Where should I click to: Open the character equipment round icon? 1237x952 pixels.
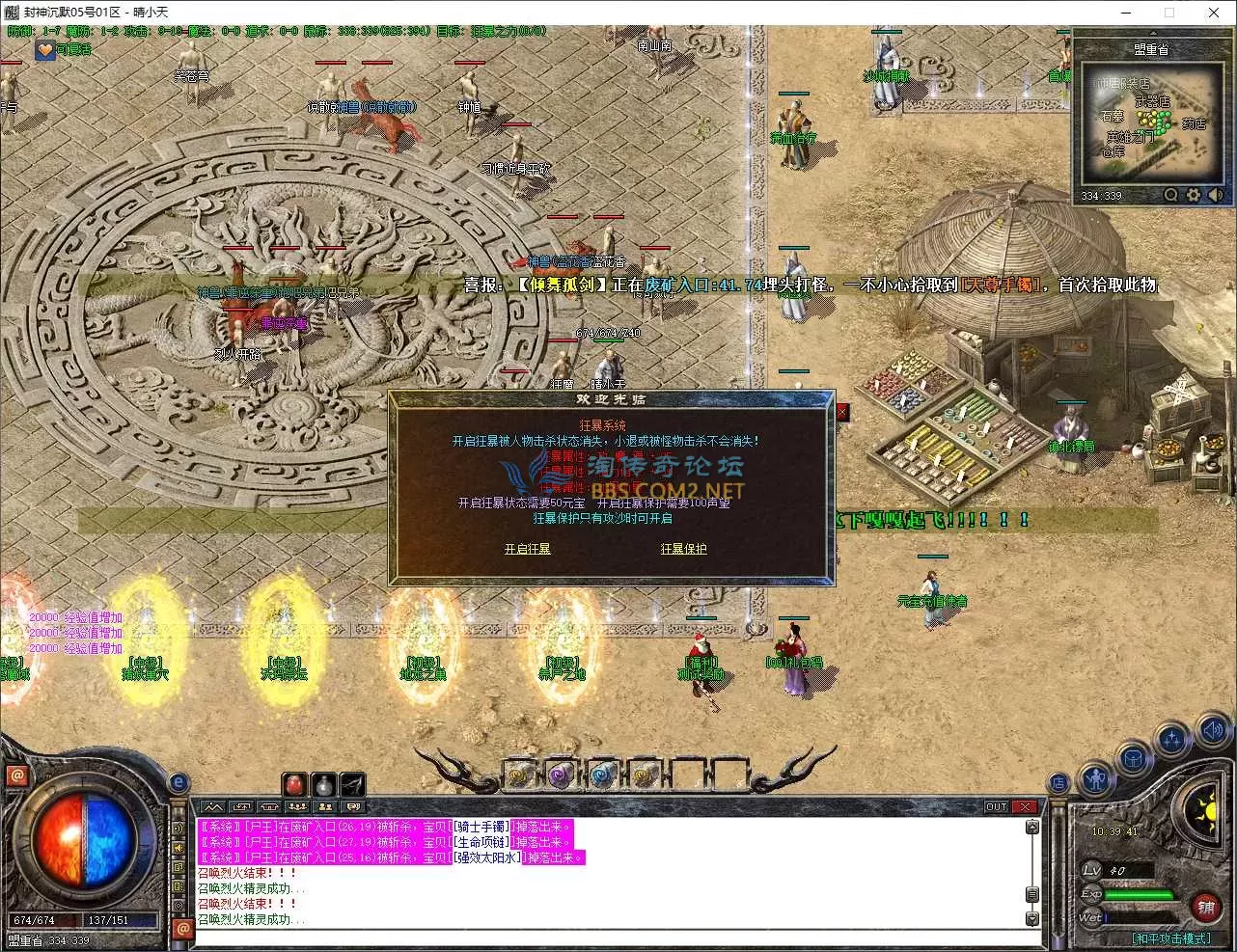tap(1095, 779)
